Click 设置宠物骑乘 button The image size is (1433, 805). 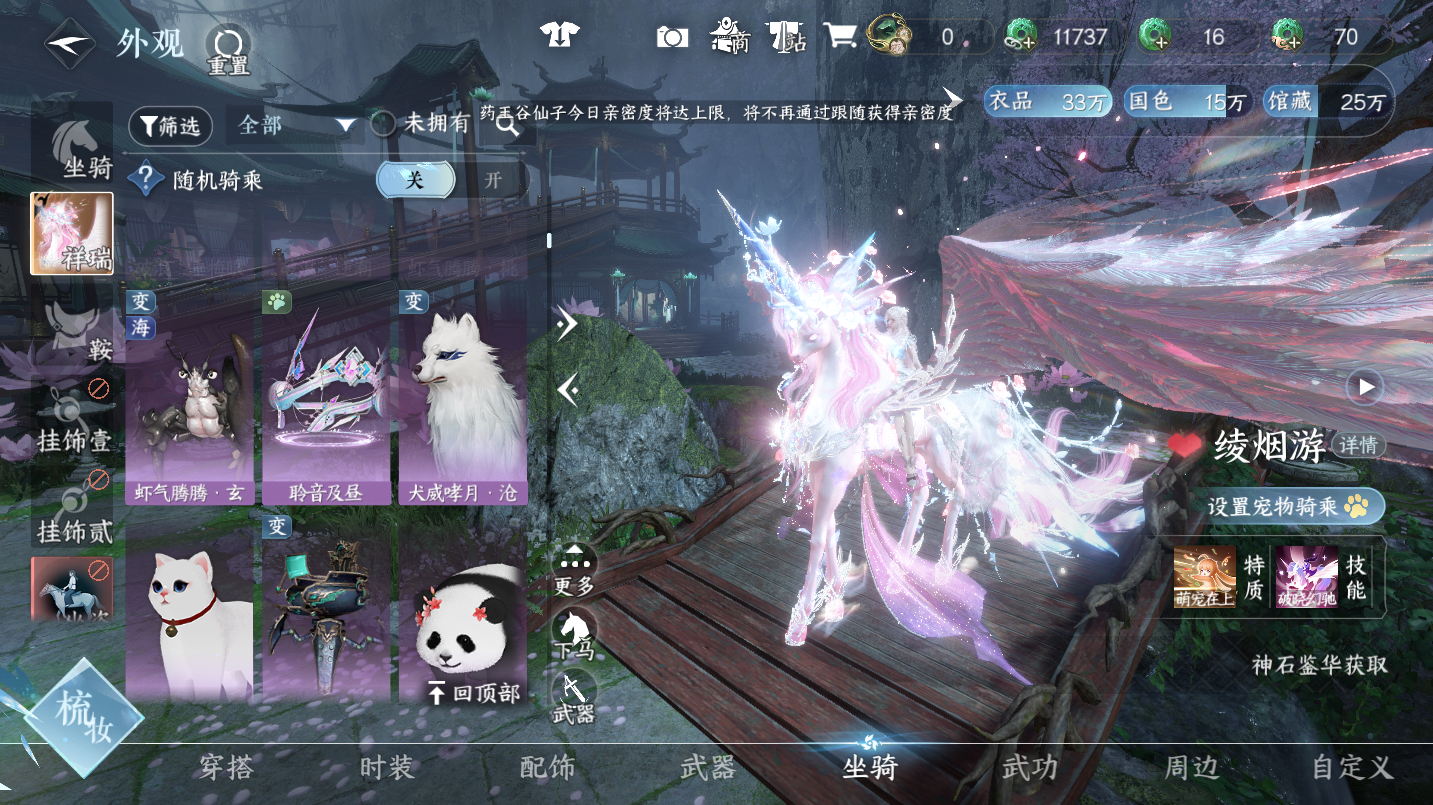(x=1284, y=506)
